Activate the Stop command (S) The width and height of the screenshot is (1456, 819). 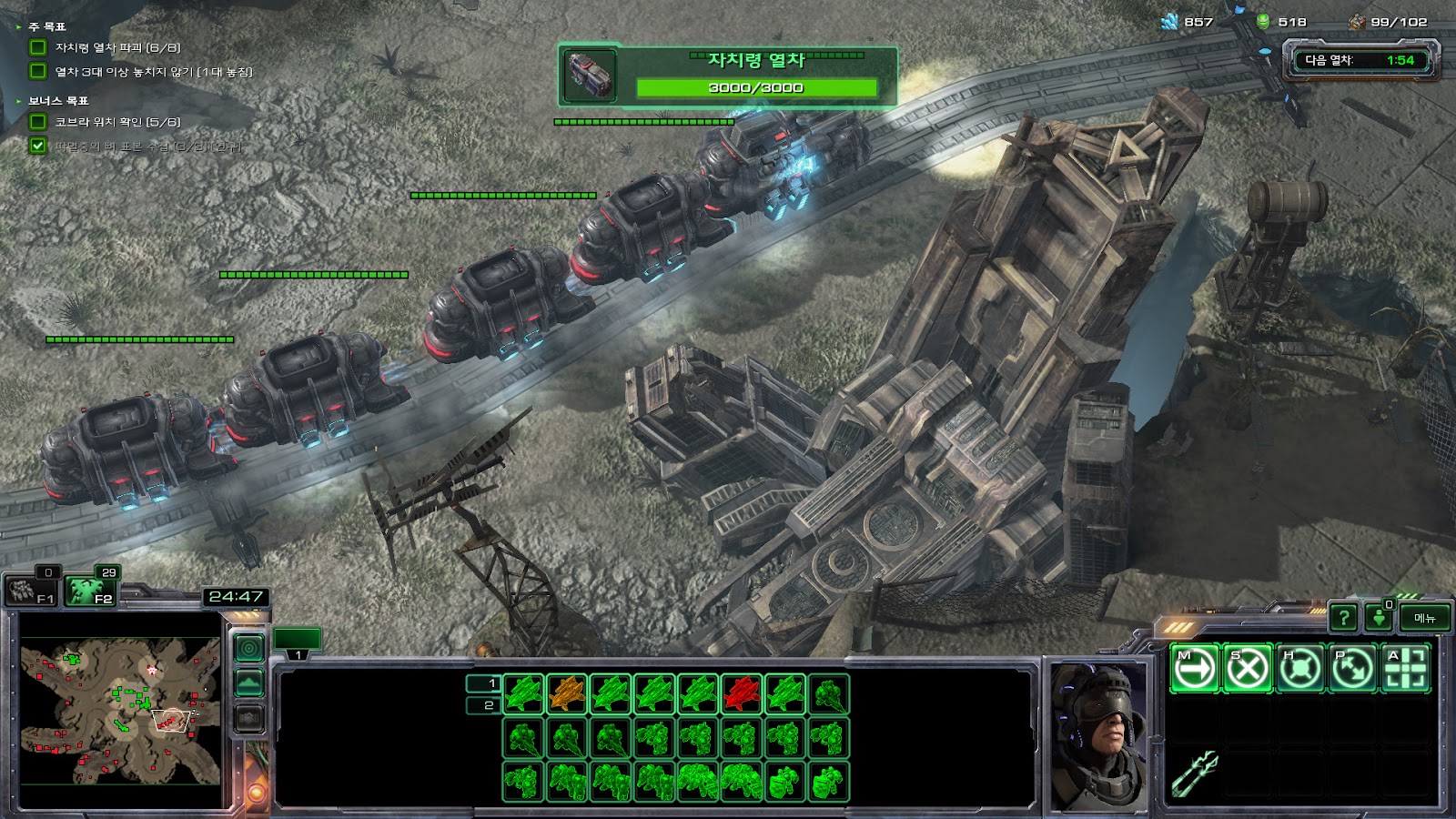click(1247, 669)
